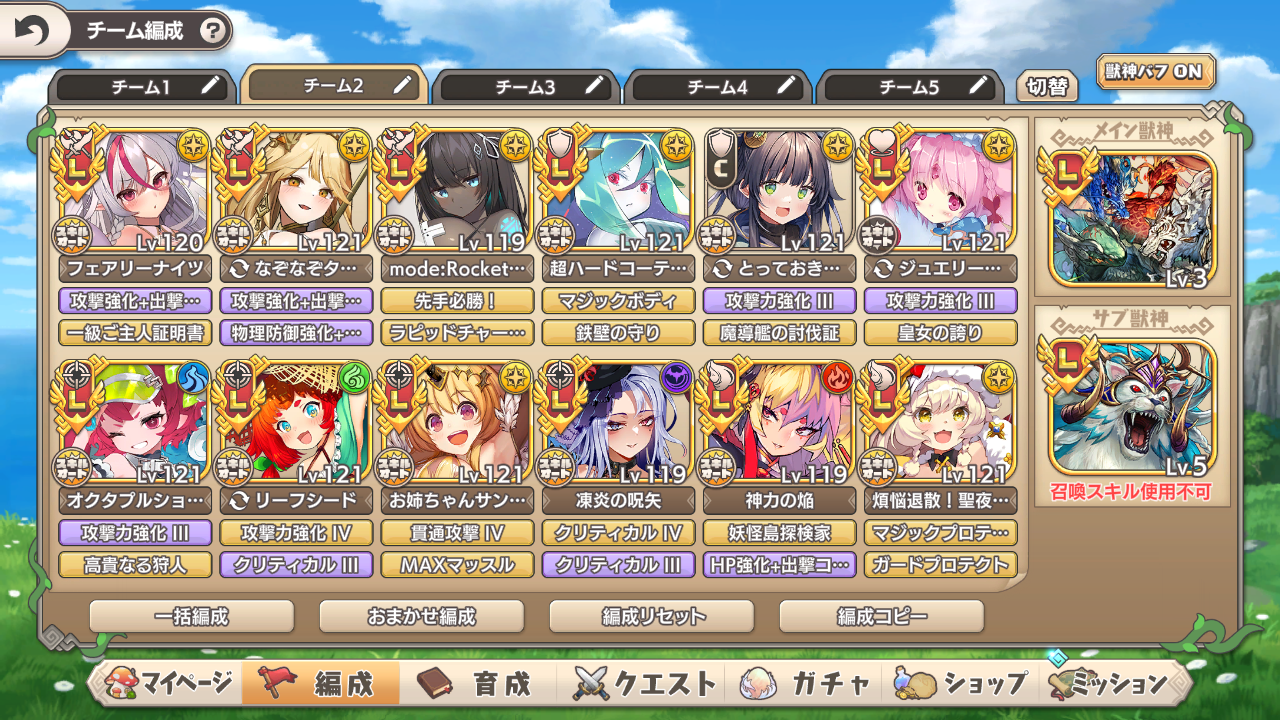Click the 一括編成 button
The image size is (1280, 720).
pos(192,616)
